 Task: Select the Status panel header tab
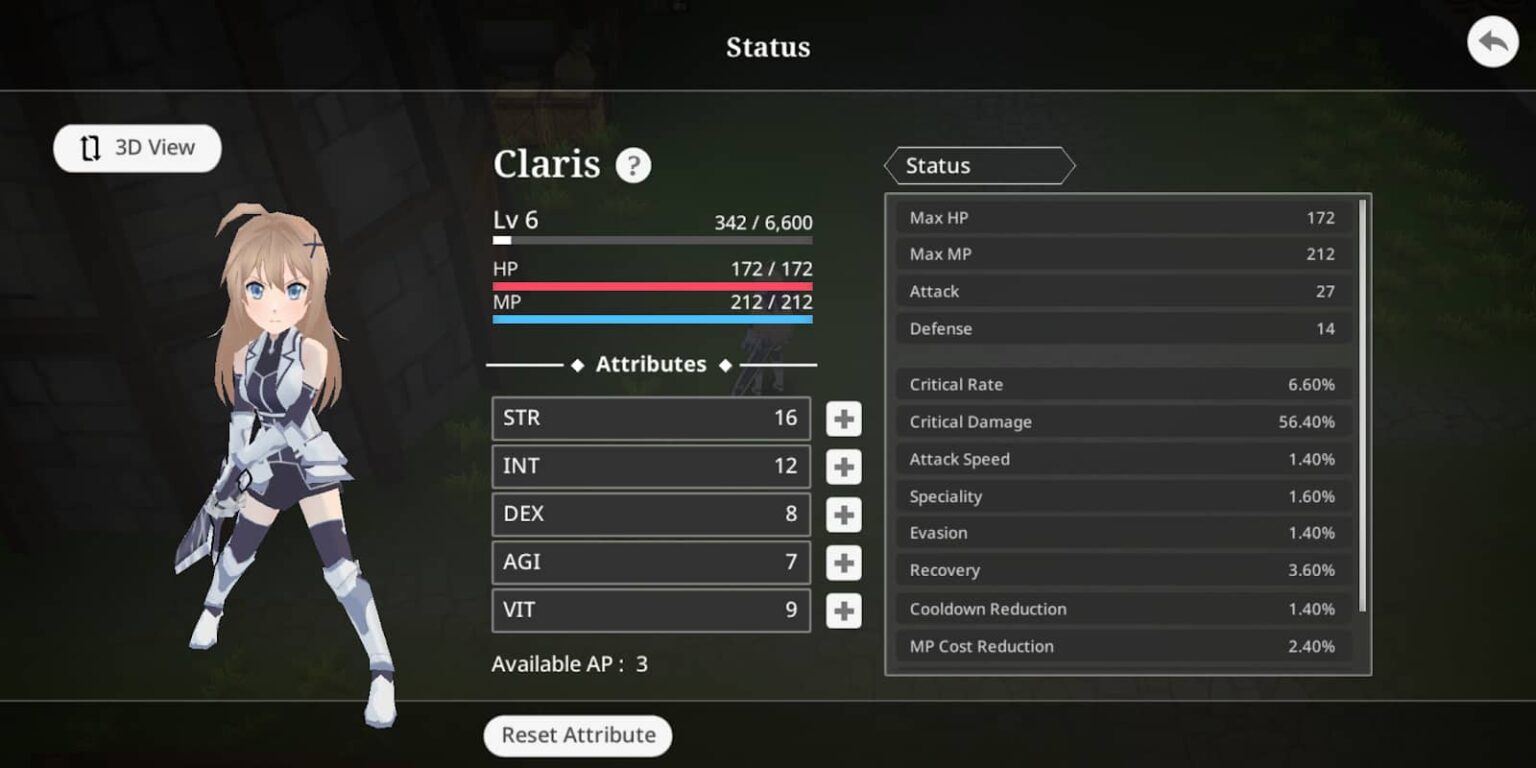(978, 166)
